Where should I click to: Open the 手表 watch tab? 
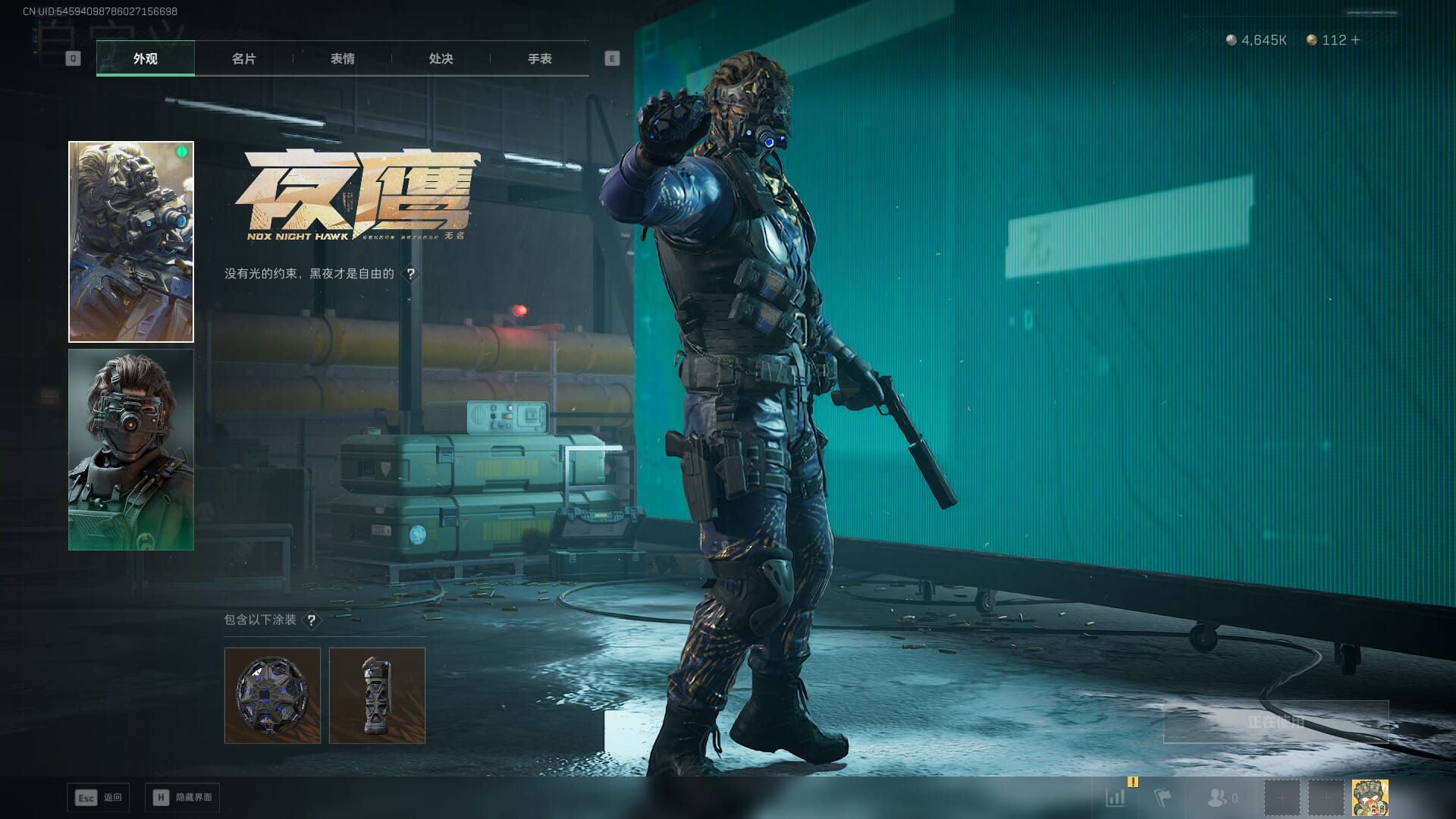pos(539,58)
